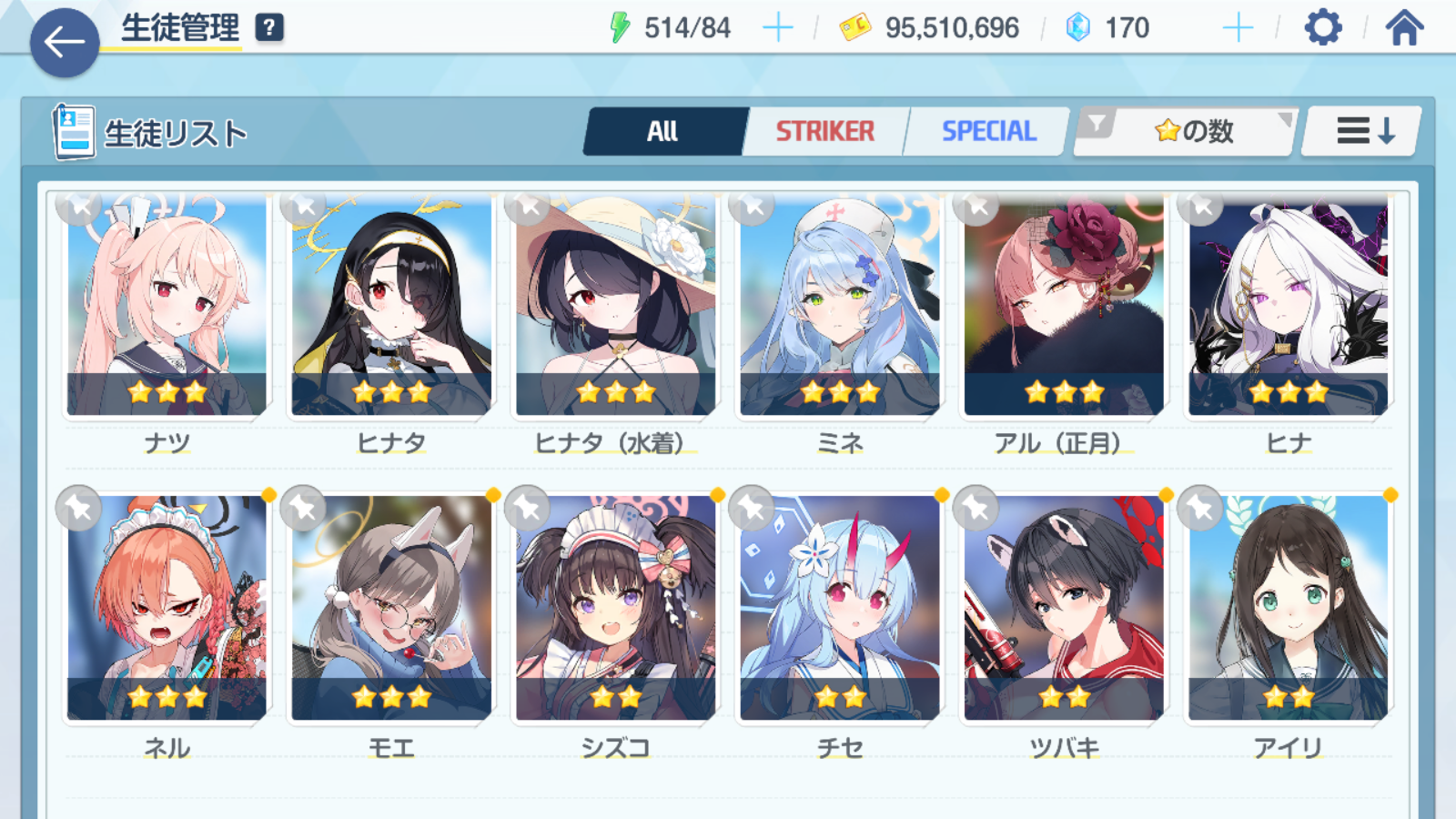This screenshot has width=1456, height=819.
Task: Select the ツバキ student card
Action: [x=1064, y=608]
